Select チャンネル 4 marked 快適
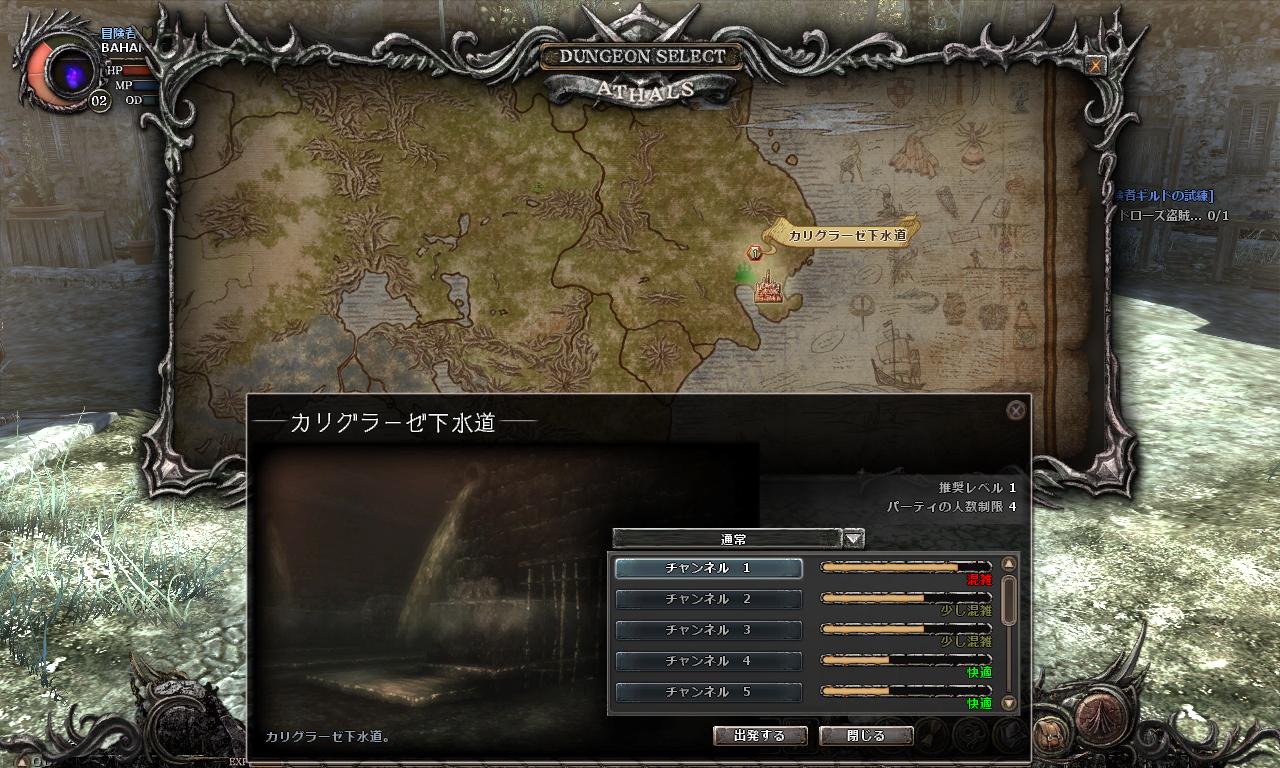The image size is (1280, 768). [x=710, y=661]
